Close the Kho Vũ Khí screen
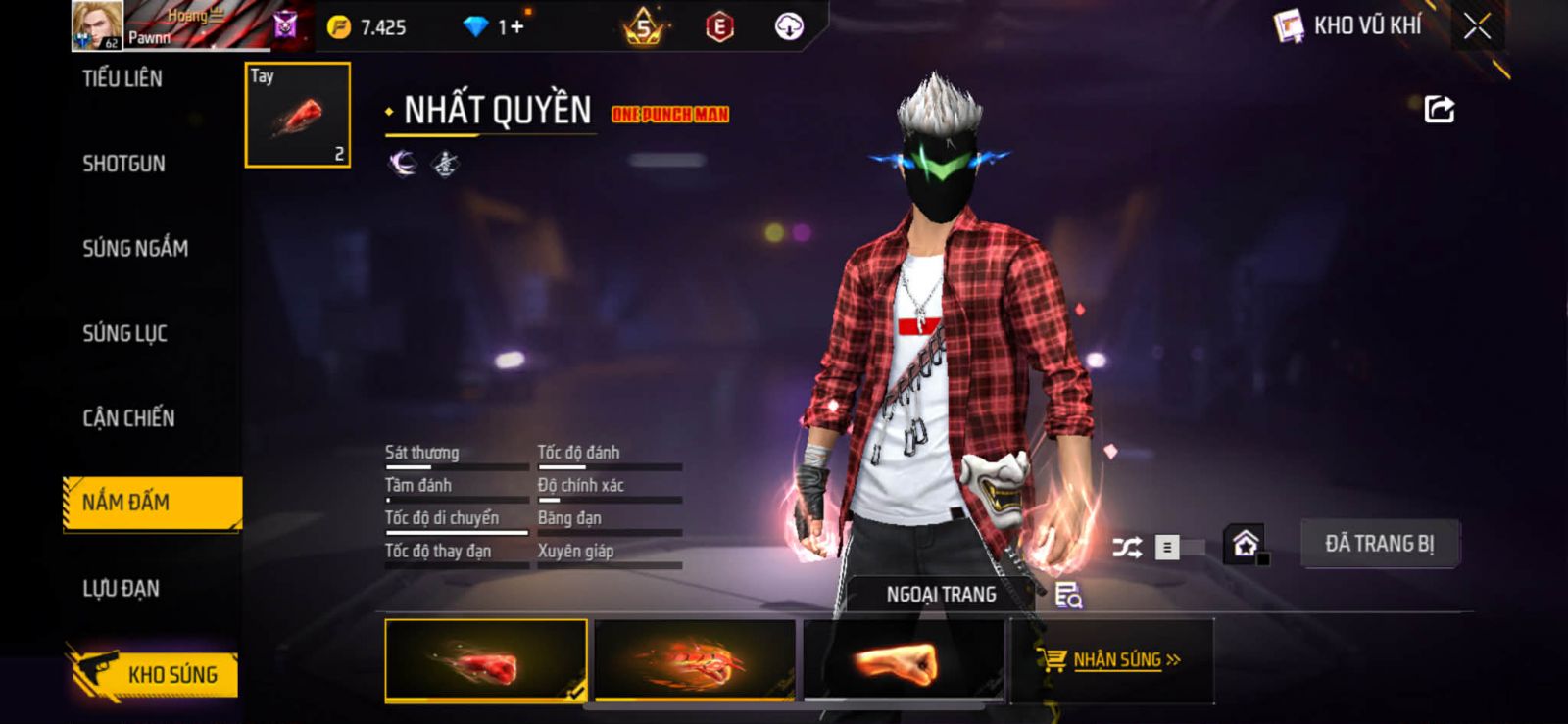1568x724 pixels. 1477,26
